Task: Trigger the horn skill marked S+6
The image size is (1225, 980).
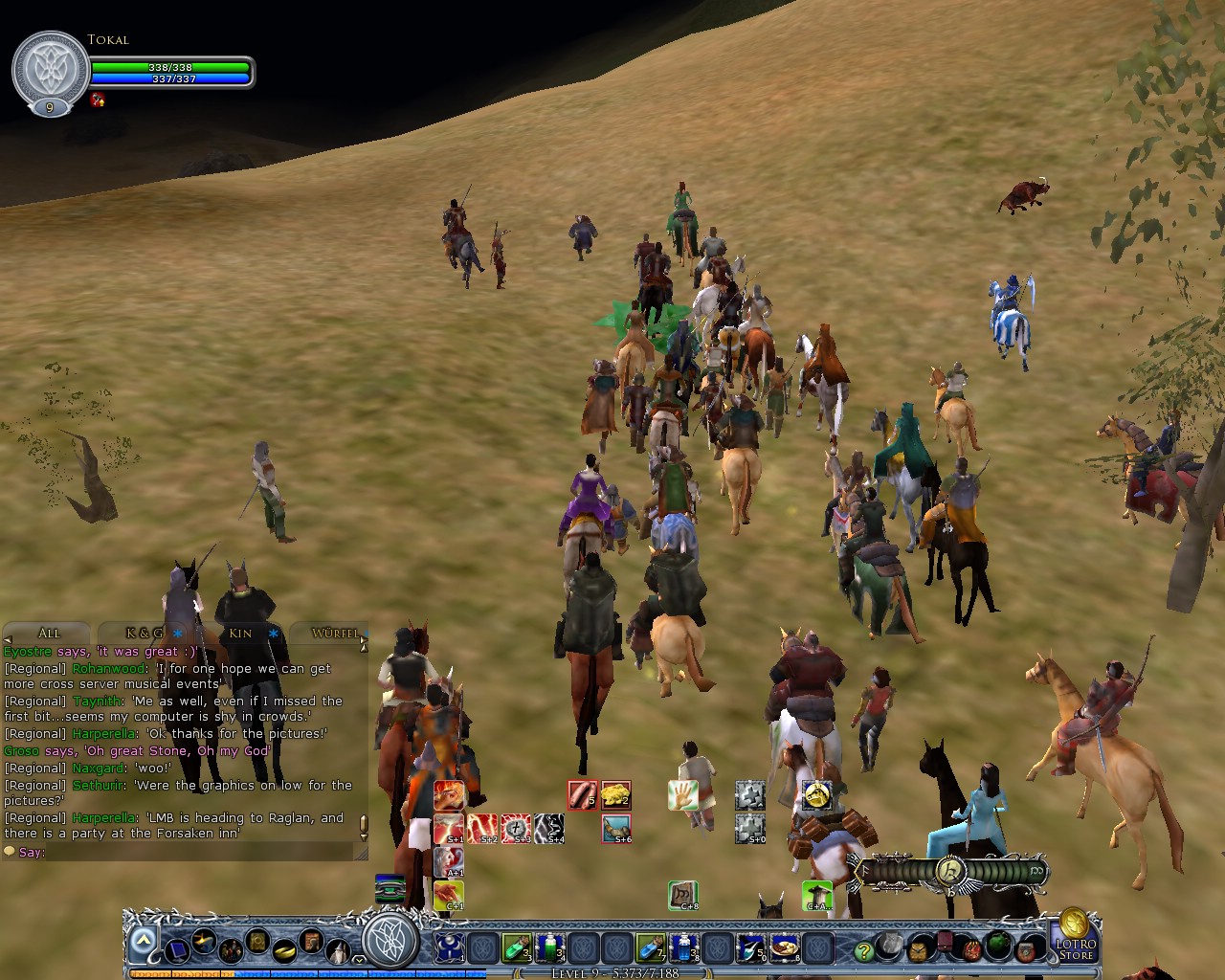Action: [x=615, y=827]
